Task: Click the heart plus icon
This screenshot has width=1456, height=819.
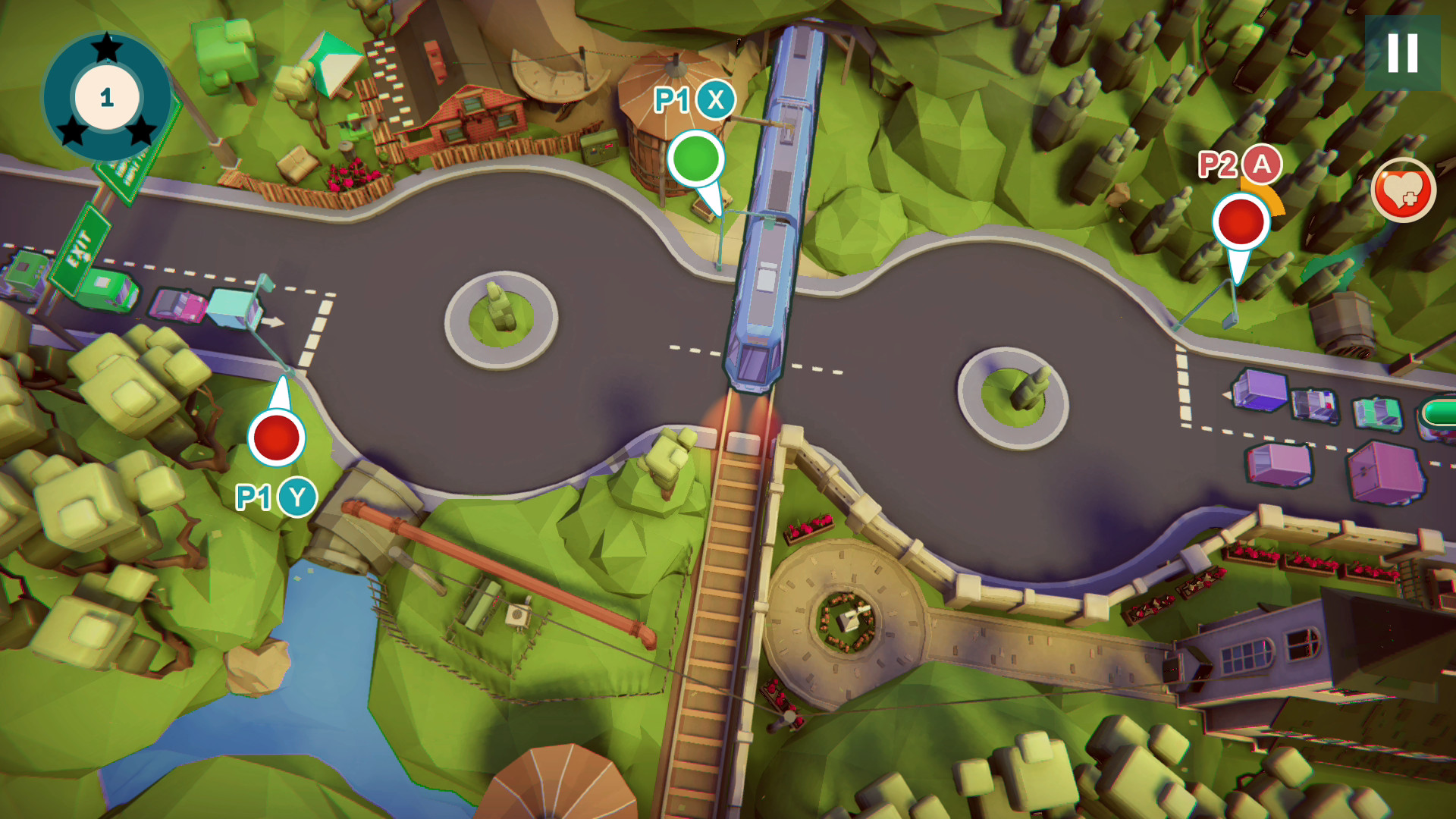Action: coord(1402,190)
